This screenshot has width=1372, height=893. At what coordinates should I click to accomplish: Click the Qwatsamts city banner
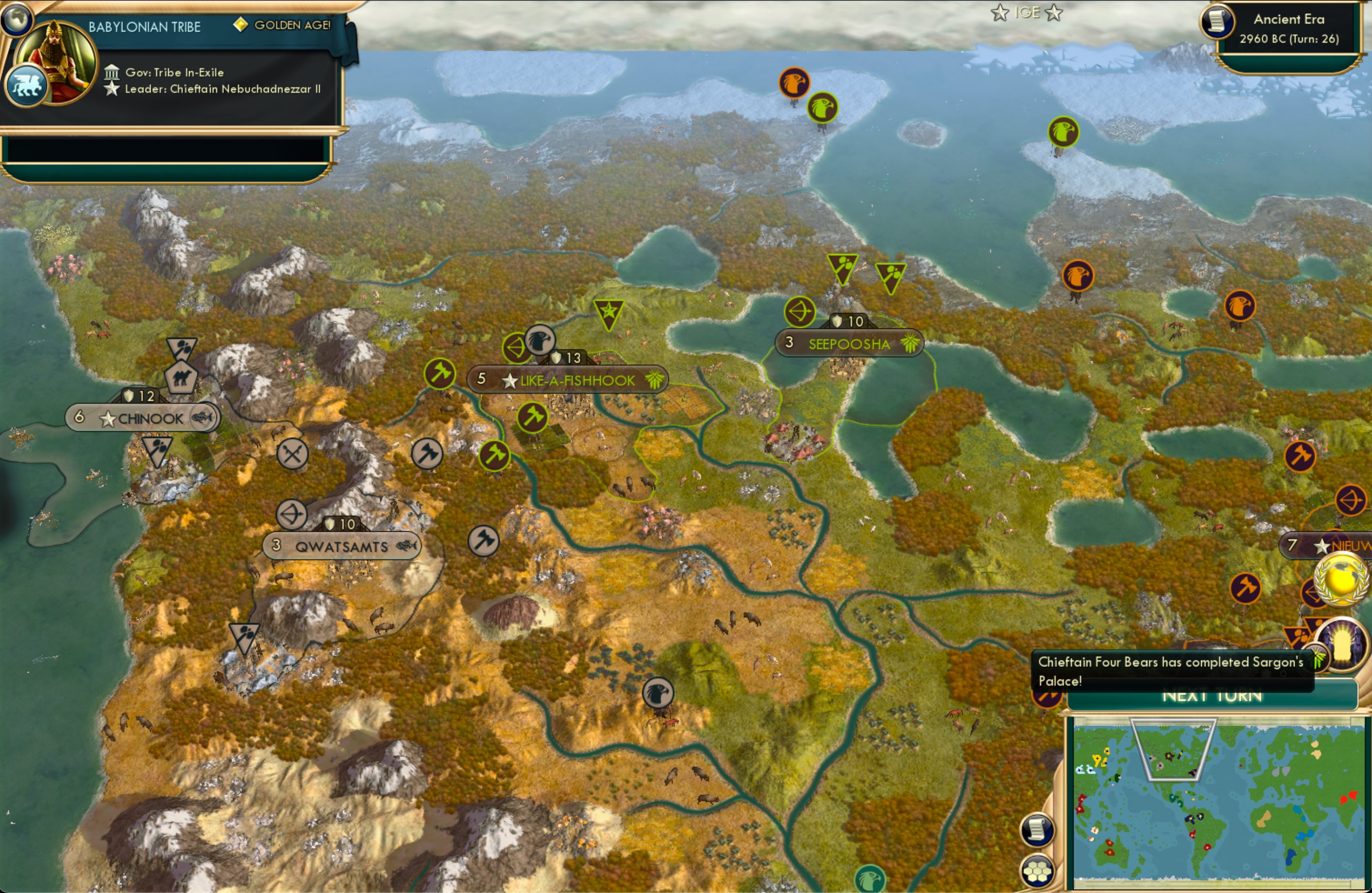coord(342,545)
